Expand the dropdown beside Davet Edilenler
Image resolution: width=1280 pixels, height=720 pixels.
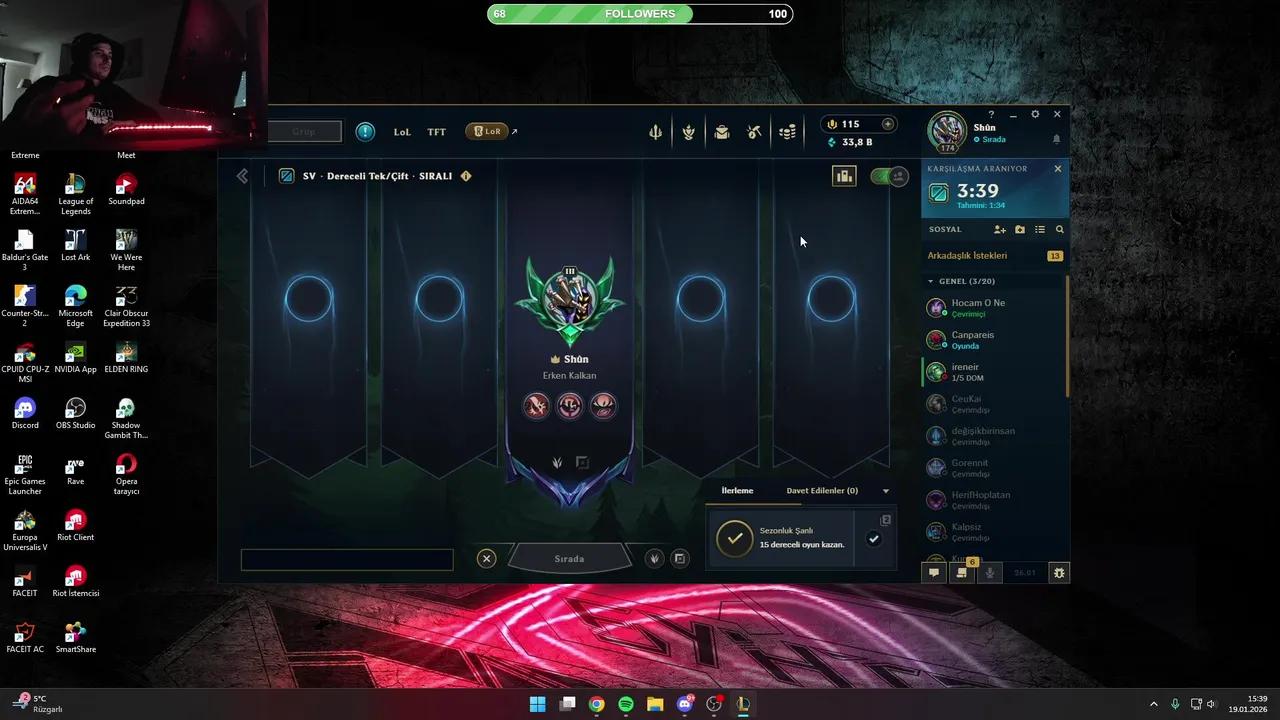point(885,490)
